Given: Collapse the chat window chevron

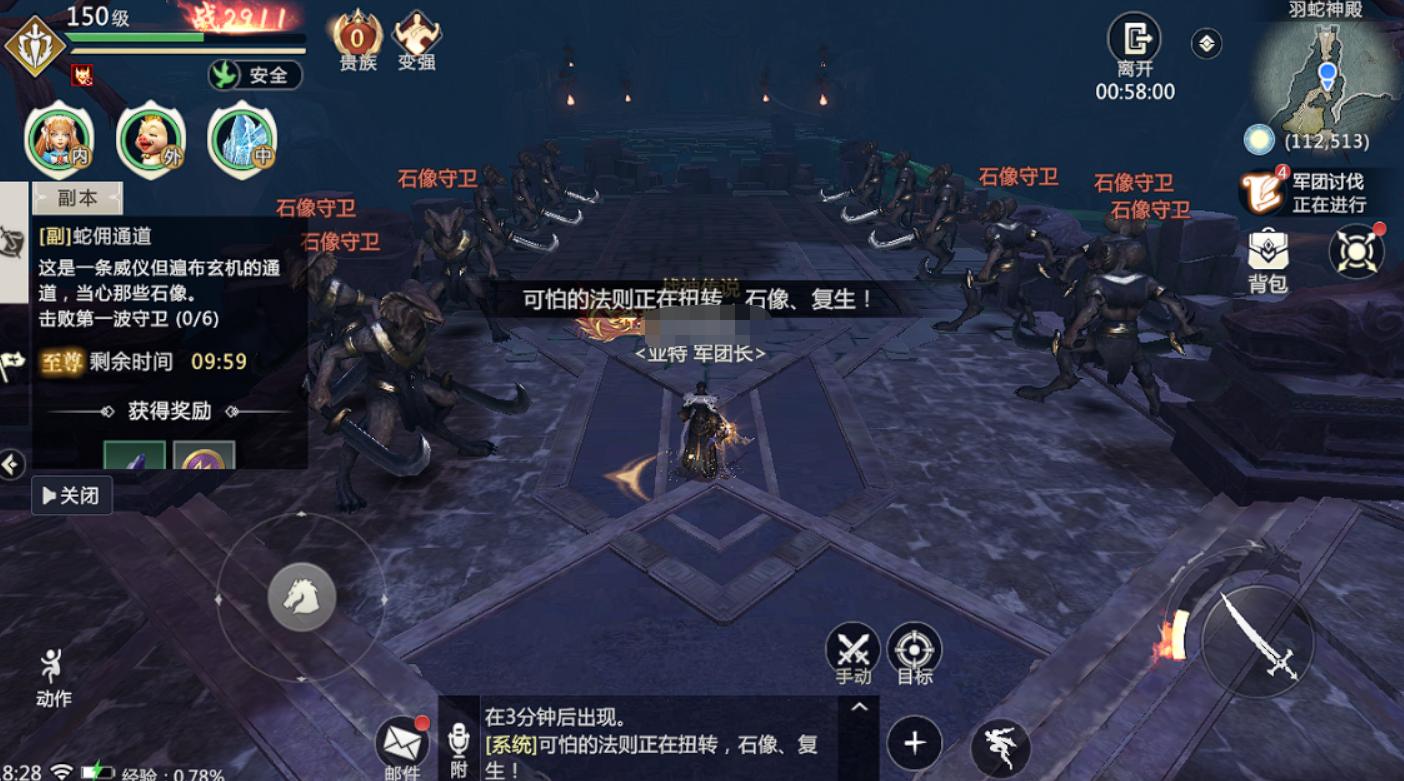Looking at the screenshot, I should click(x=857, y=705).
